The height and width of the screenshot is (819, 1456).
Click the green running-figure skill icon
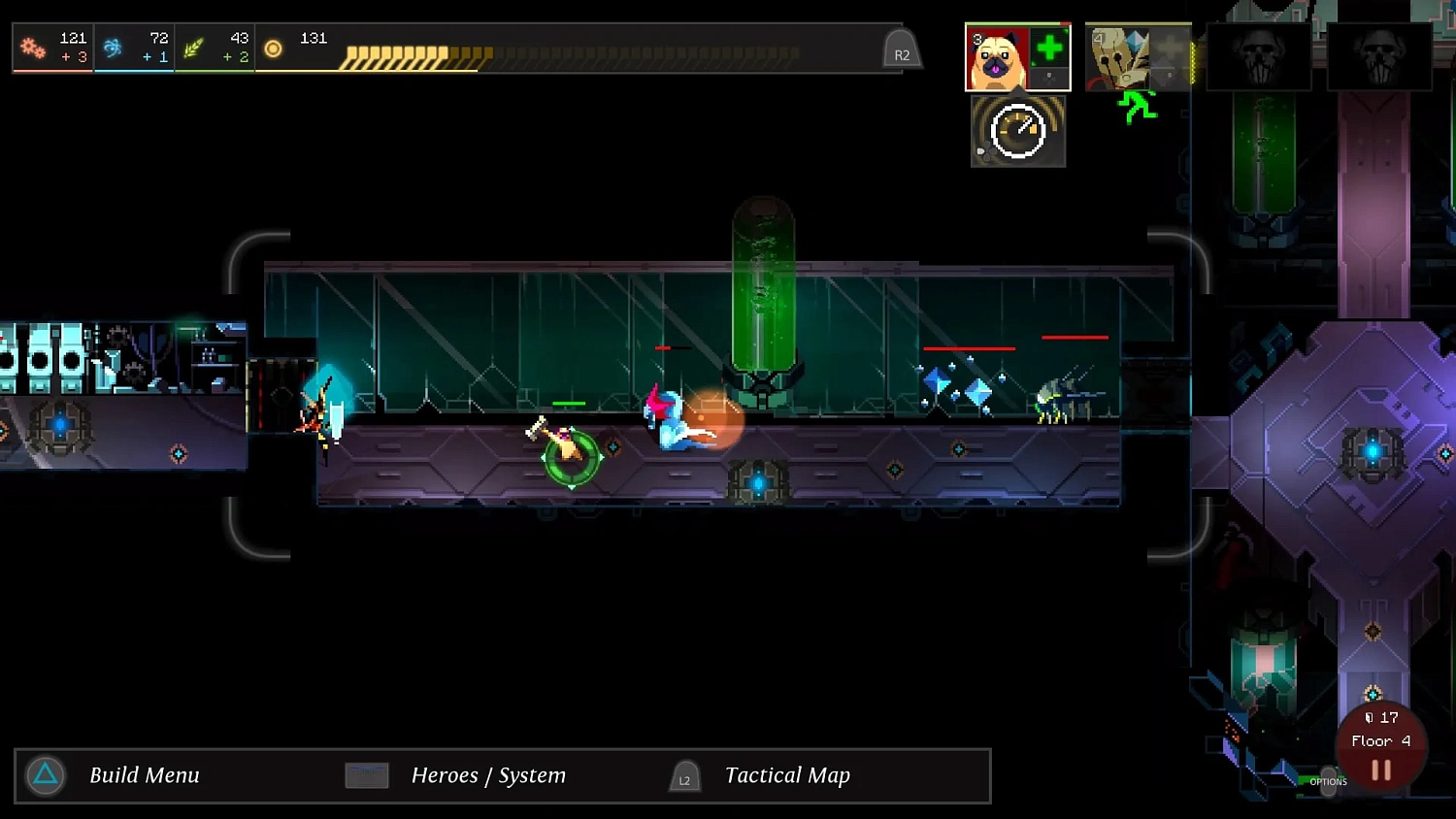1138,107
